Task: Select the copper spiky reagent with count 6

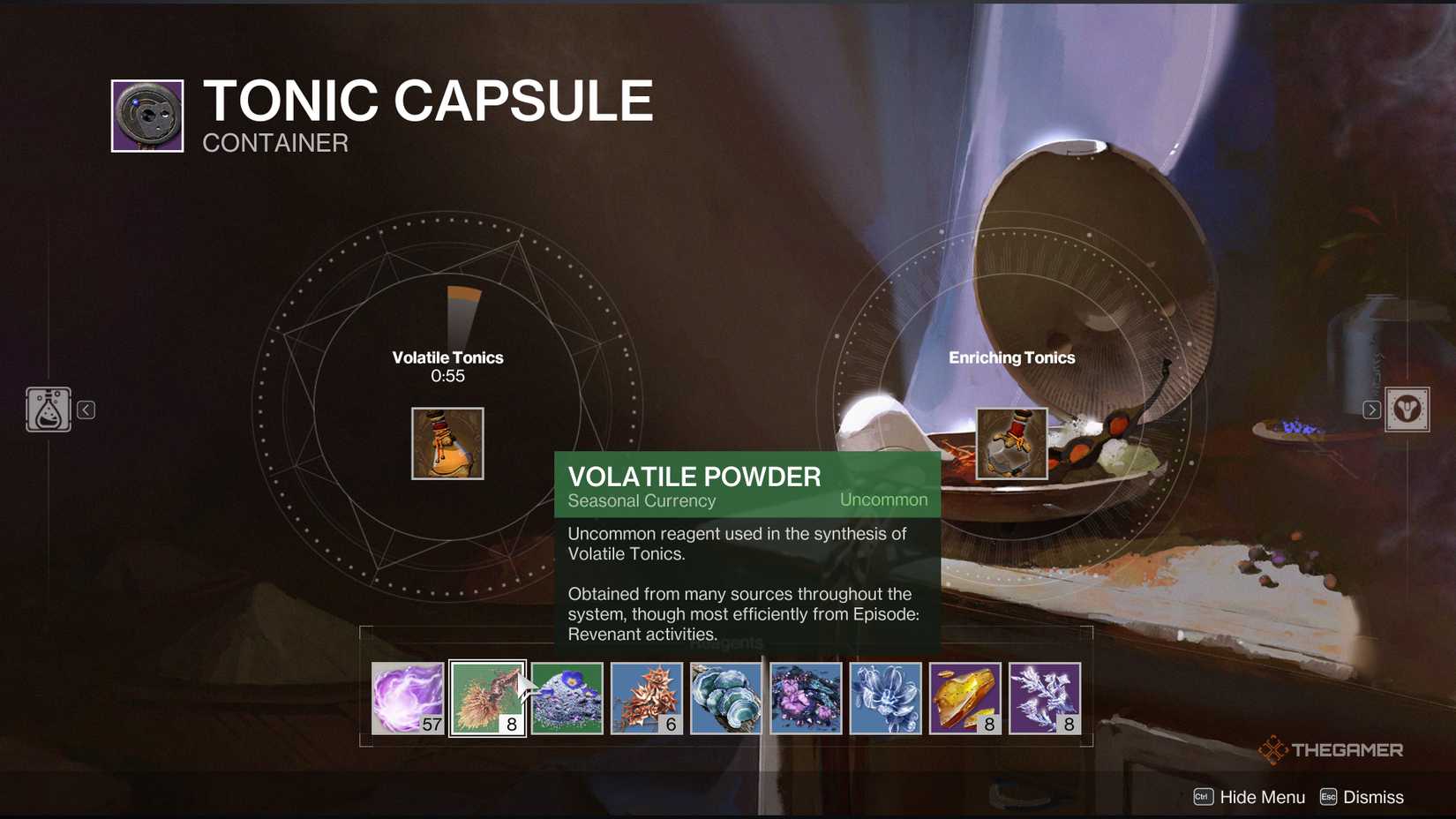Action: coord(648,699)
